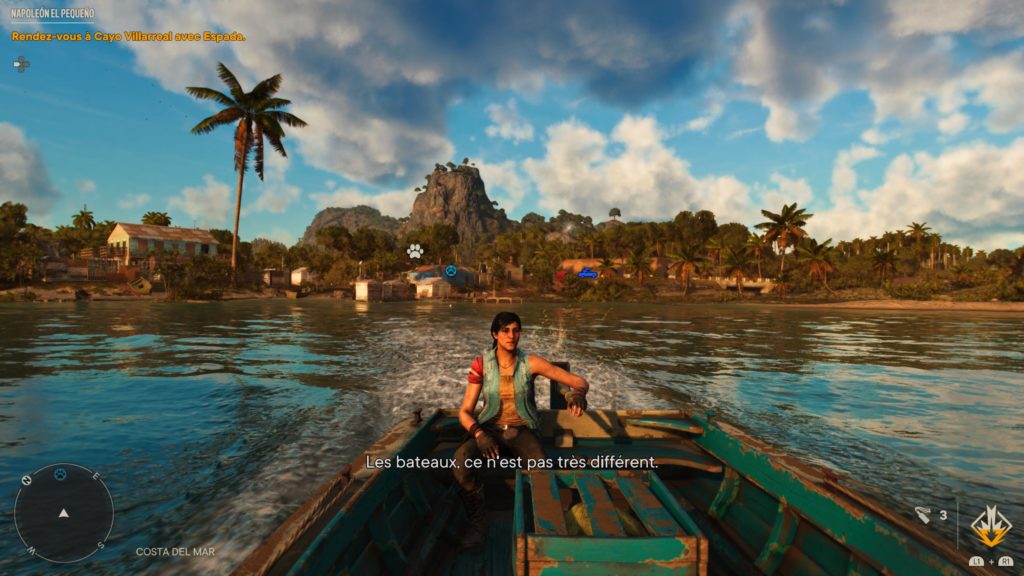Activate the Supremo ability icon
This screenshot has width=1024, height=576.
(x=990, y=526)
